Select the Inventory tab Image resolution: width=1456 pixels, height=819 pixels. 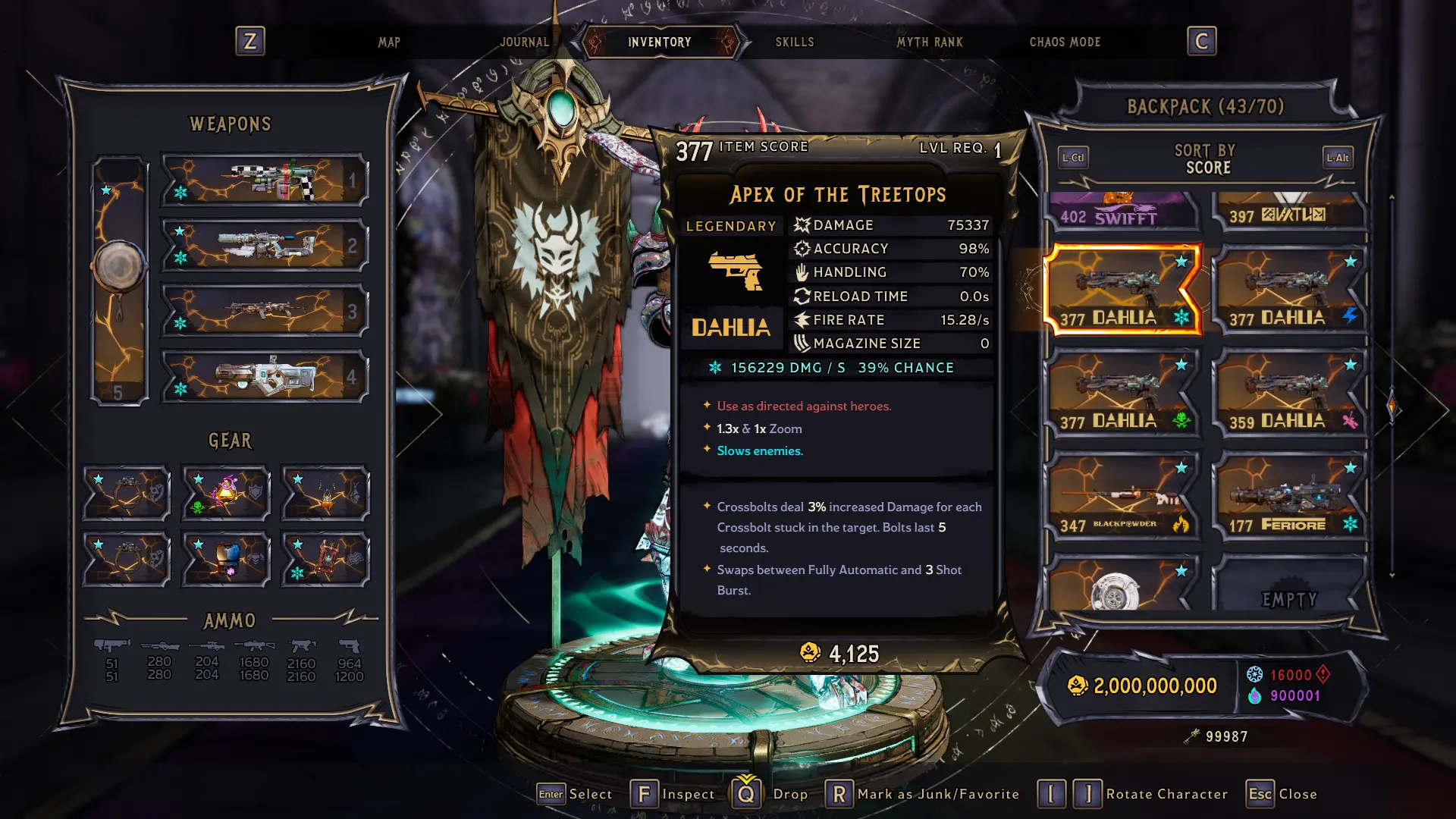tap(659, 42)
